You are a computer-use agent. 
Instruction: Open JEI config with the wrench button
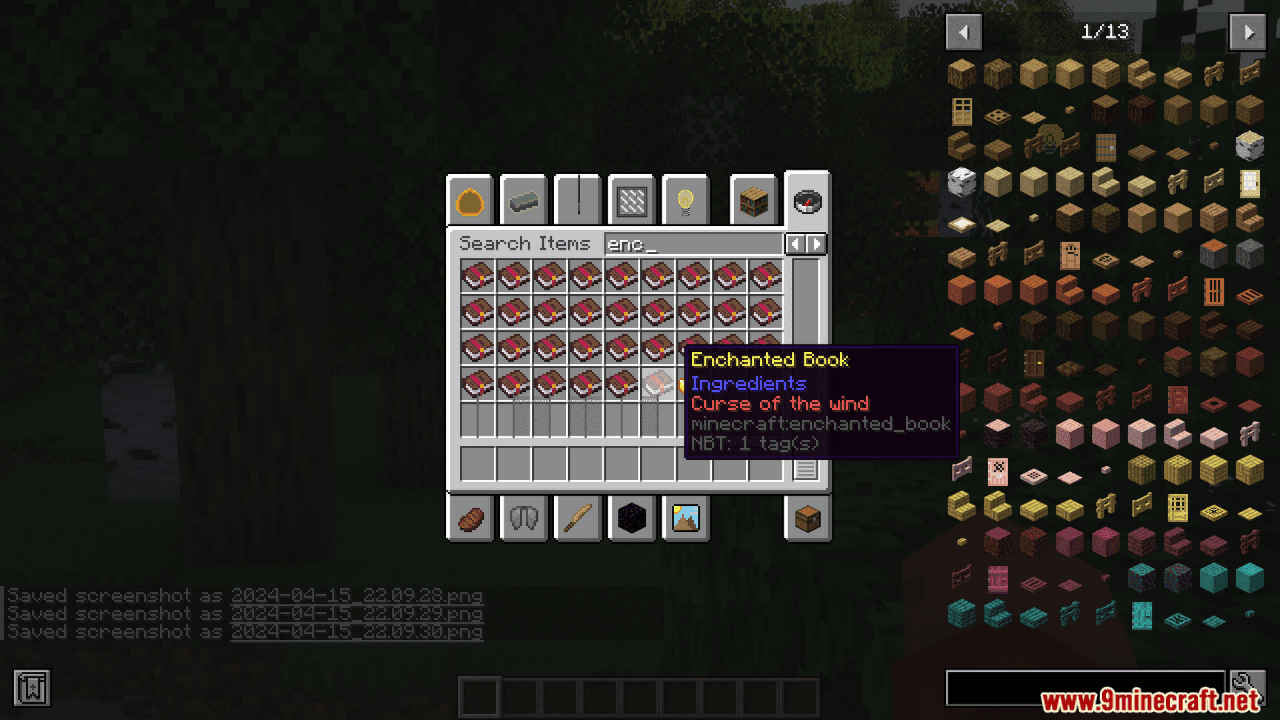[1247, 688]
